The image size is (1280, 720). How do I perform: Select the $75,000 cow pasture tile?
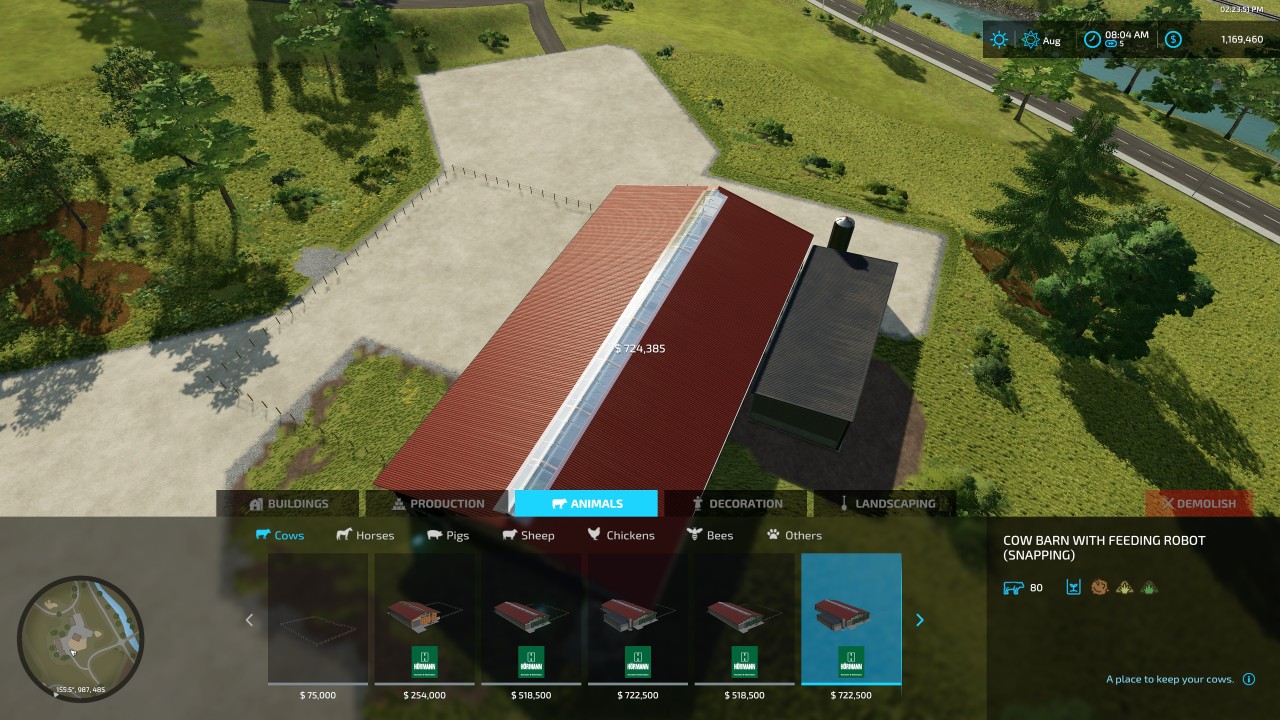tap(318, 620)
